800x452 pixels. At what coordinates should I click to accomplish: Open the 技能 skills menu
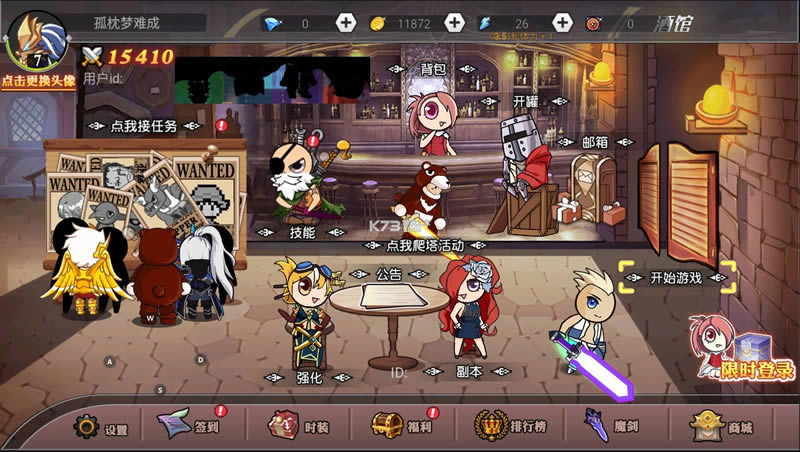[x=302, y=232]
